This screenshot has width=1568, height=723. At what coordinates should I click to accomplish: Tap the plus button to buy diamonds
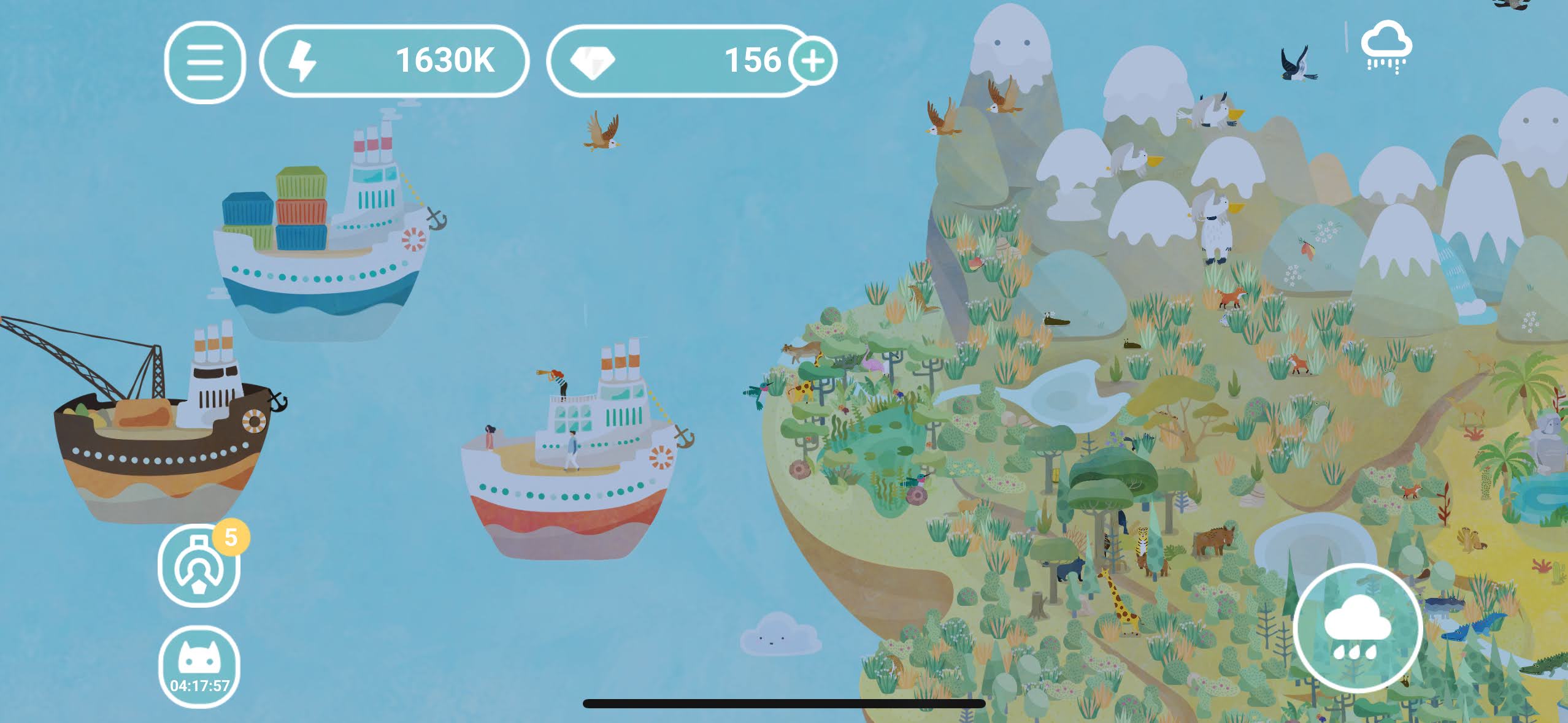[813, 61]
